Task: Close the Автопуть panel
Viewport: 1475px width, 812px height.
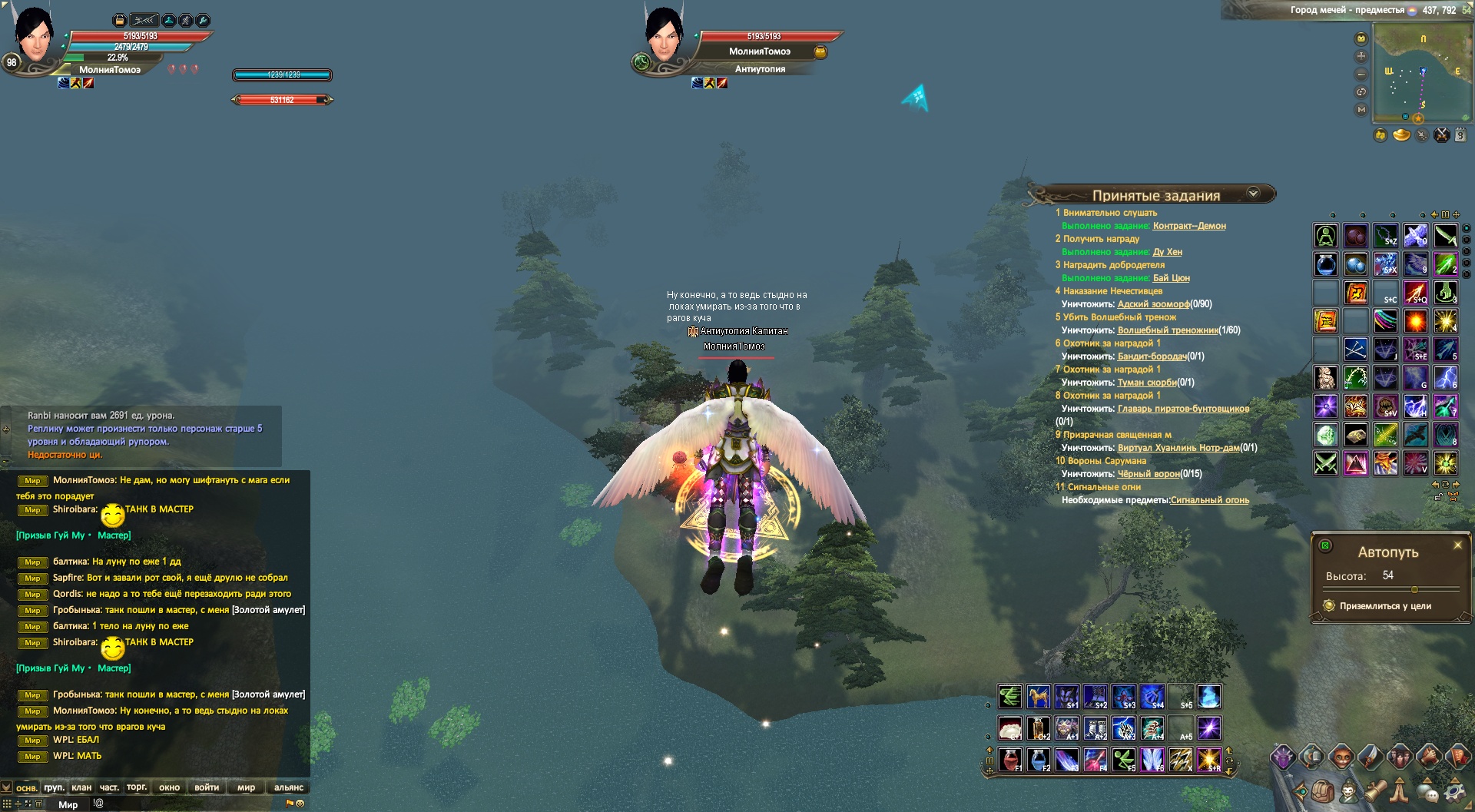Action: pyautogui.click(x=1457, y=545)
